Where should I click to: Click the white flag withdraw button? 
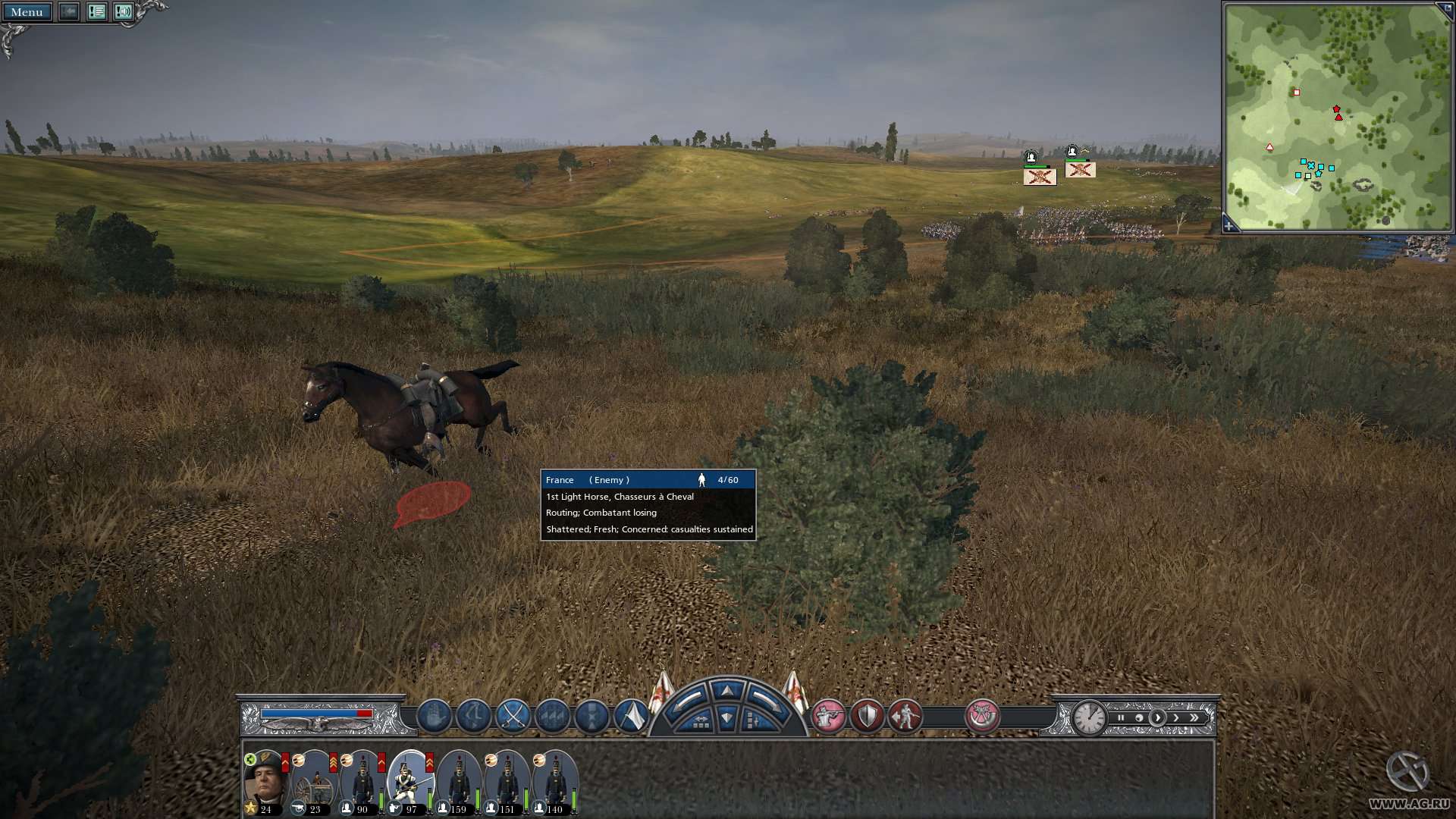[631, 716]
